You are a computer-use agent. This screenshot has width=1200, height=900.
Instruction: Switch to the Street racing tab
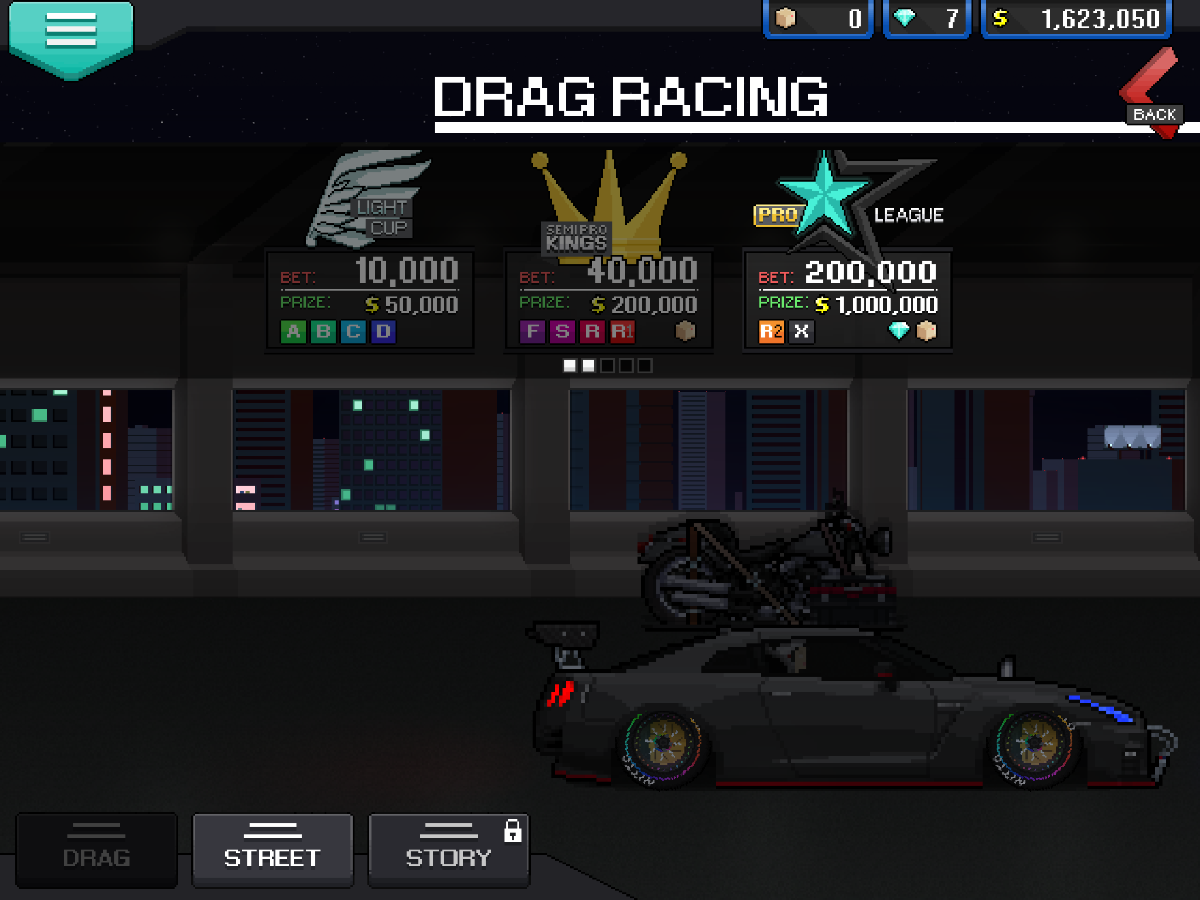272,849
